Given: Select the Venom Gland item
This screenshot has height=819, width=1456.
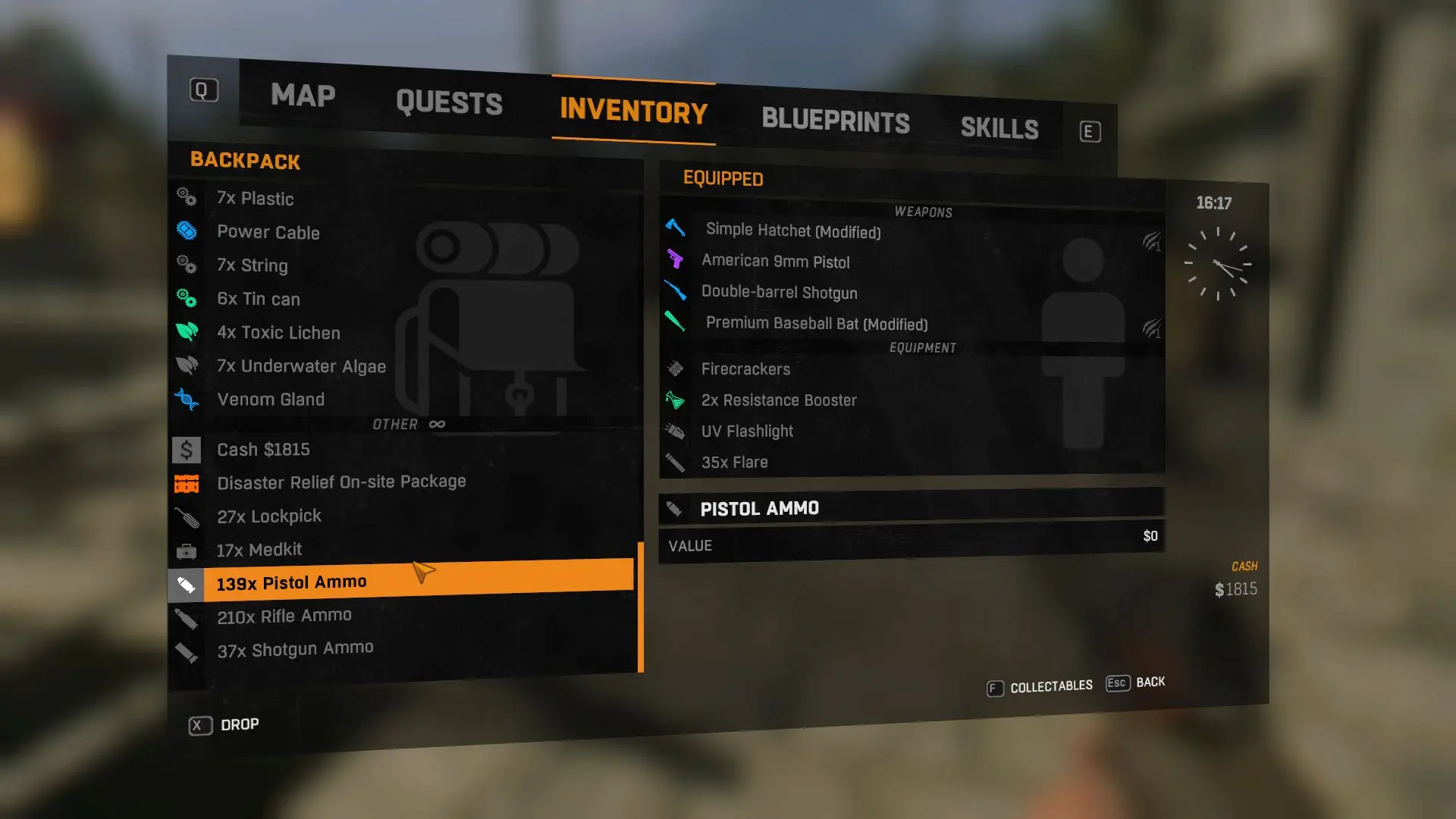Looking at the screenshot, I should coord(271,400).
